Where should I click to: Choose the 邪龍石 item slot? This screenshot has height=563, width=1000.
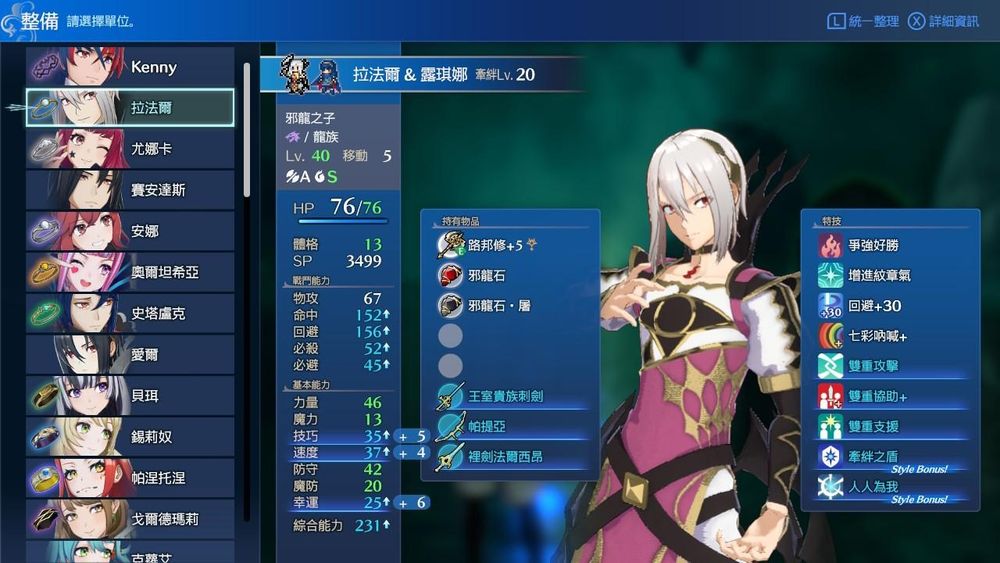click(486, 275)
